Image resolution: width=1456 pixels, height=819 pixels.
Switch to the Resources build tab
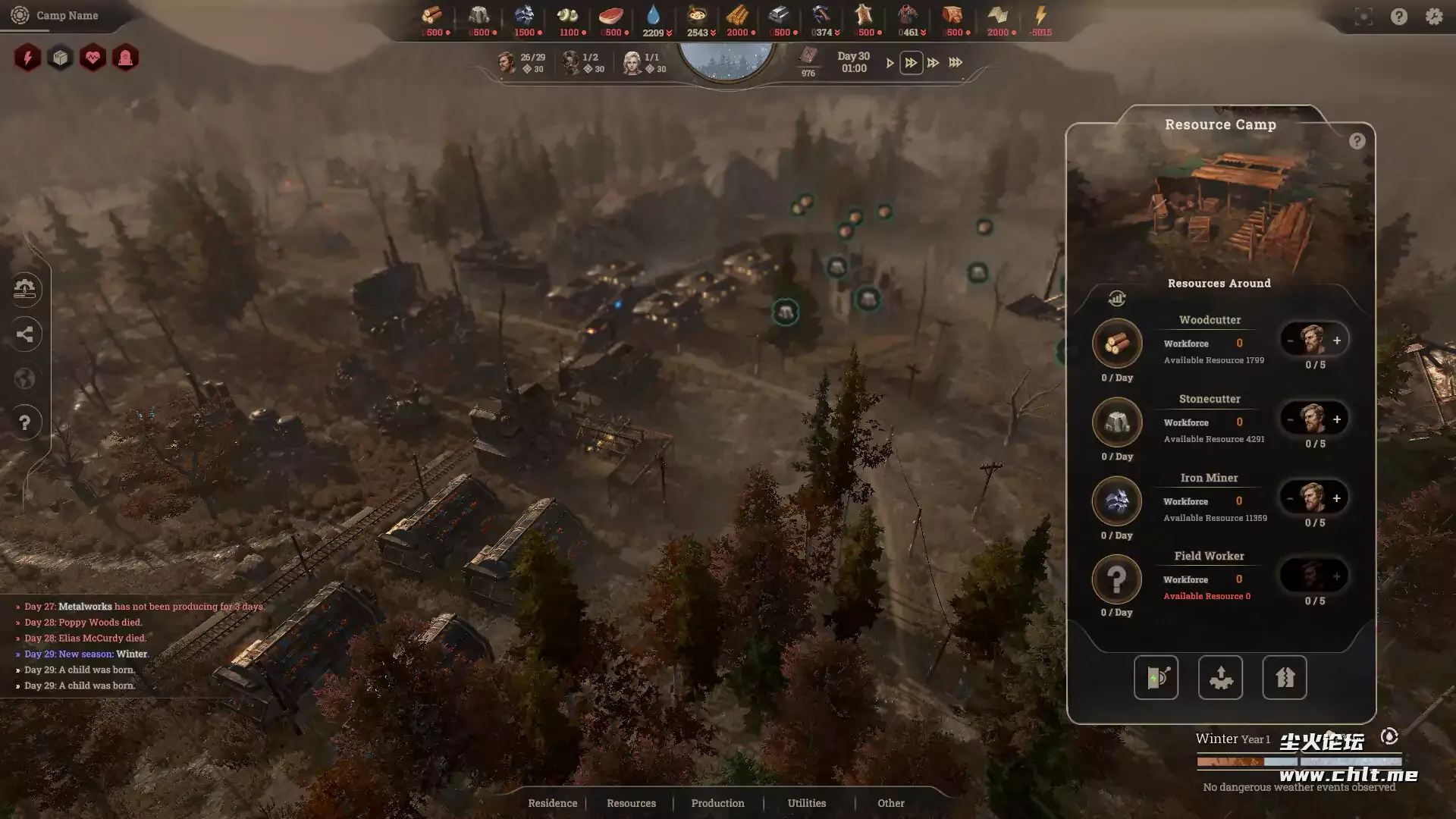[631, 803]
